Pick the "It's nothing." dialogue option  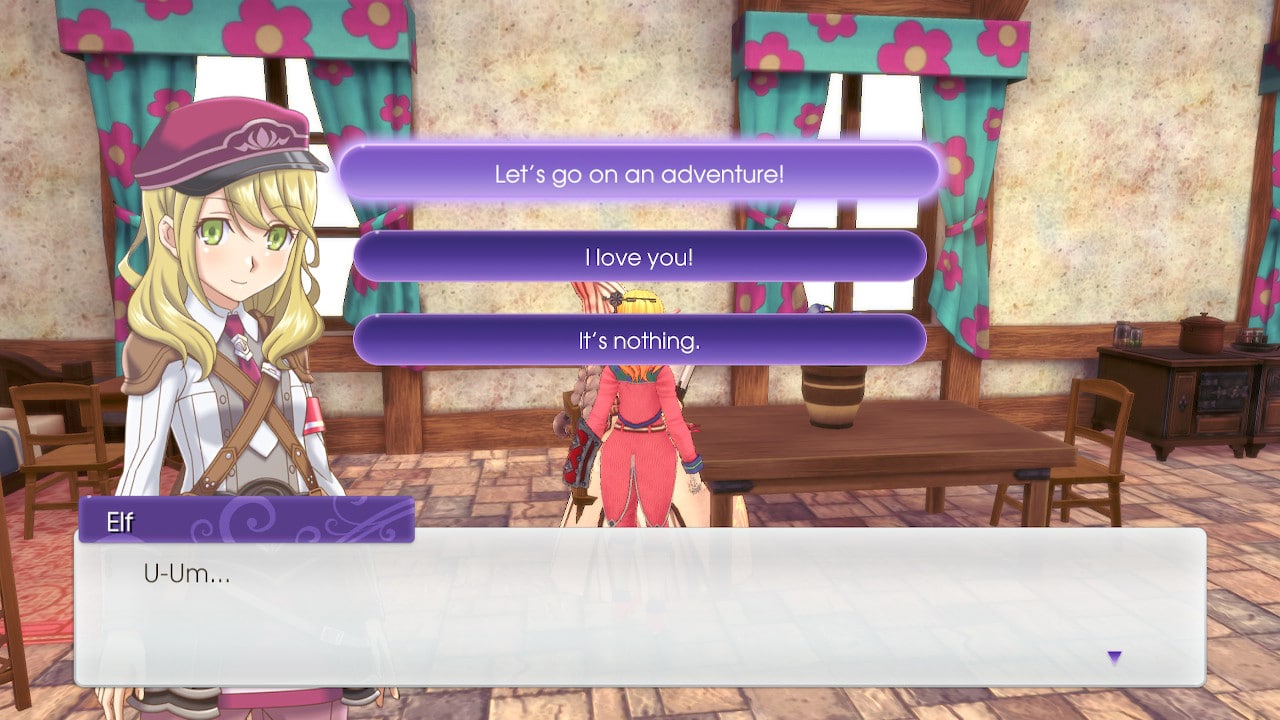click(x=640, y=340)
